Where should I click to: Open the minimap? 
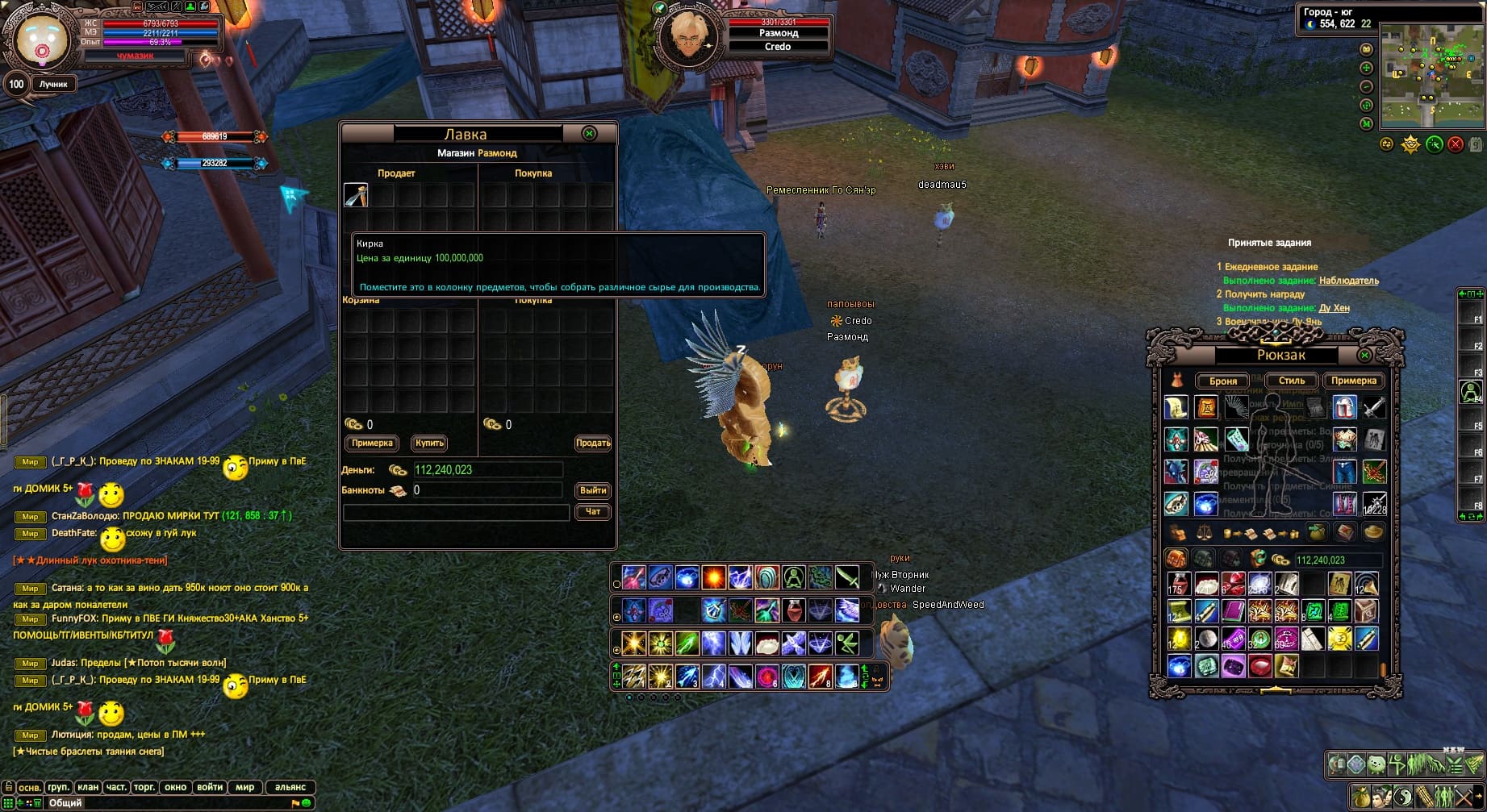click(x=1431, y=76)
